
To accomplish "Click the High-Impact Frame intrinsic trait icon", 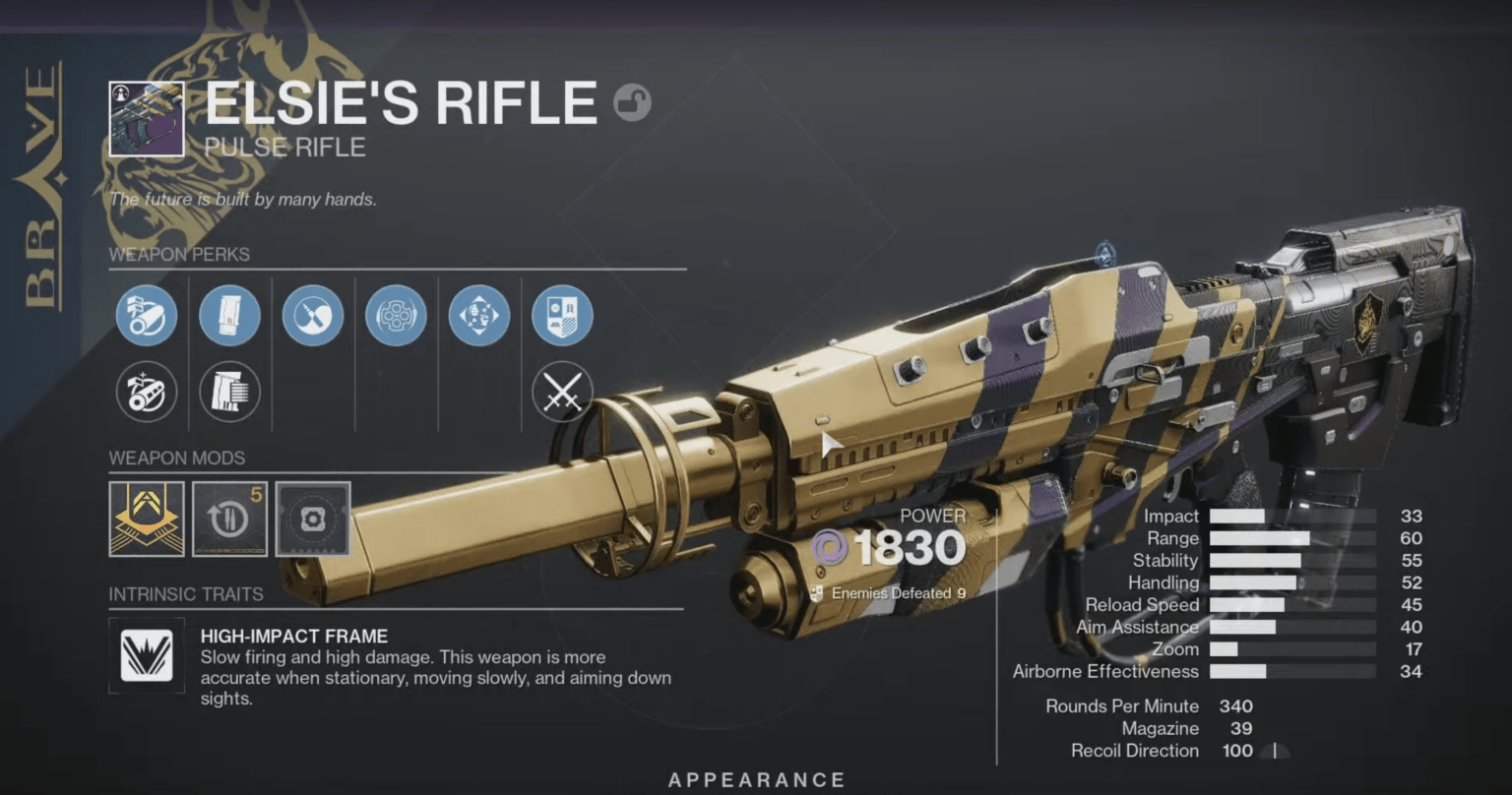I will click(146, 655).
